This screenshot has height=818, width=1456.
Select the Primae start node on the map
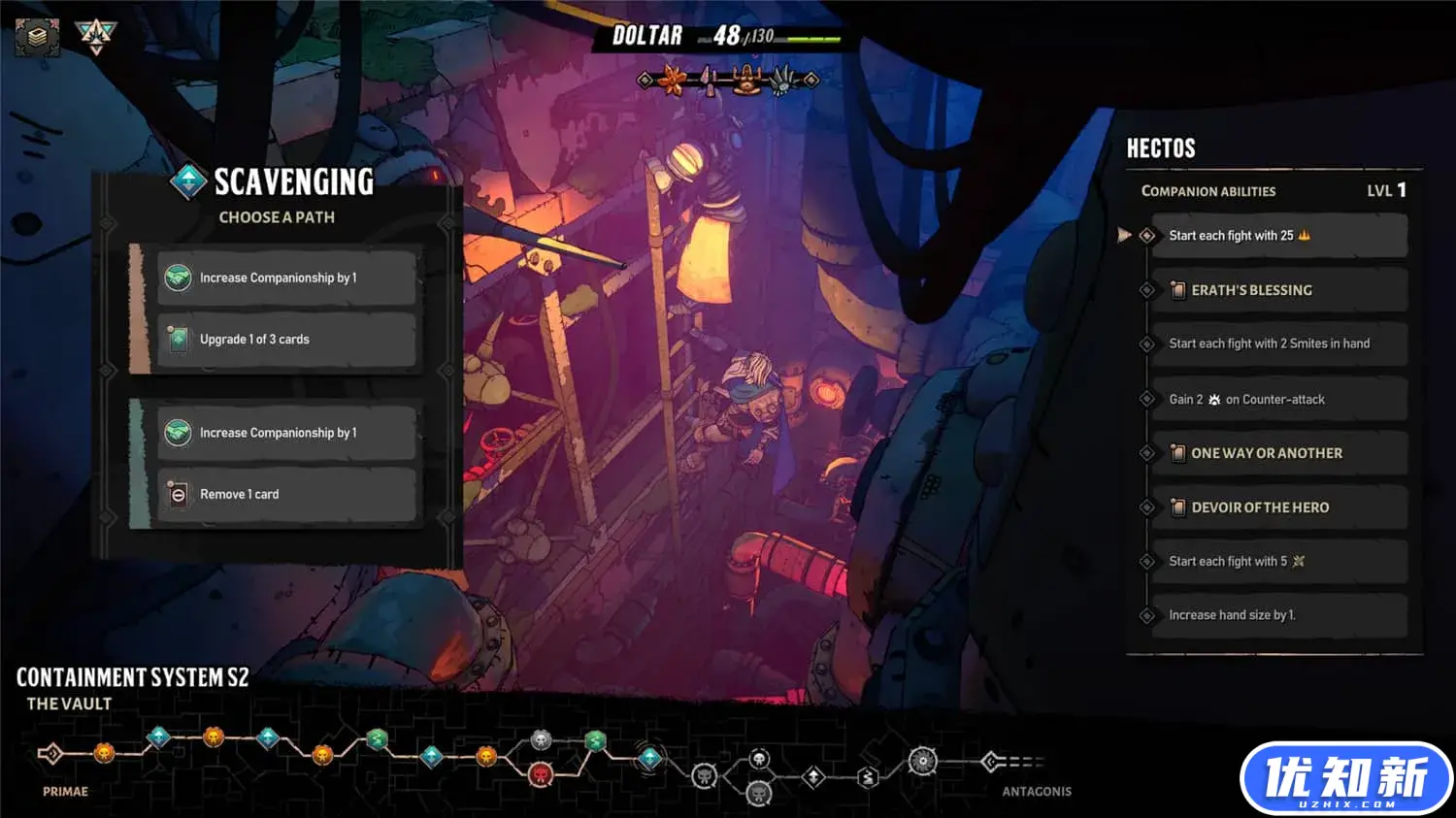tap(50, 753)
